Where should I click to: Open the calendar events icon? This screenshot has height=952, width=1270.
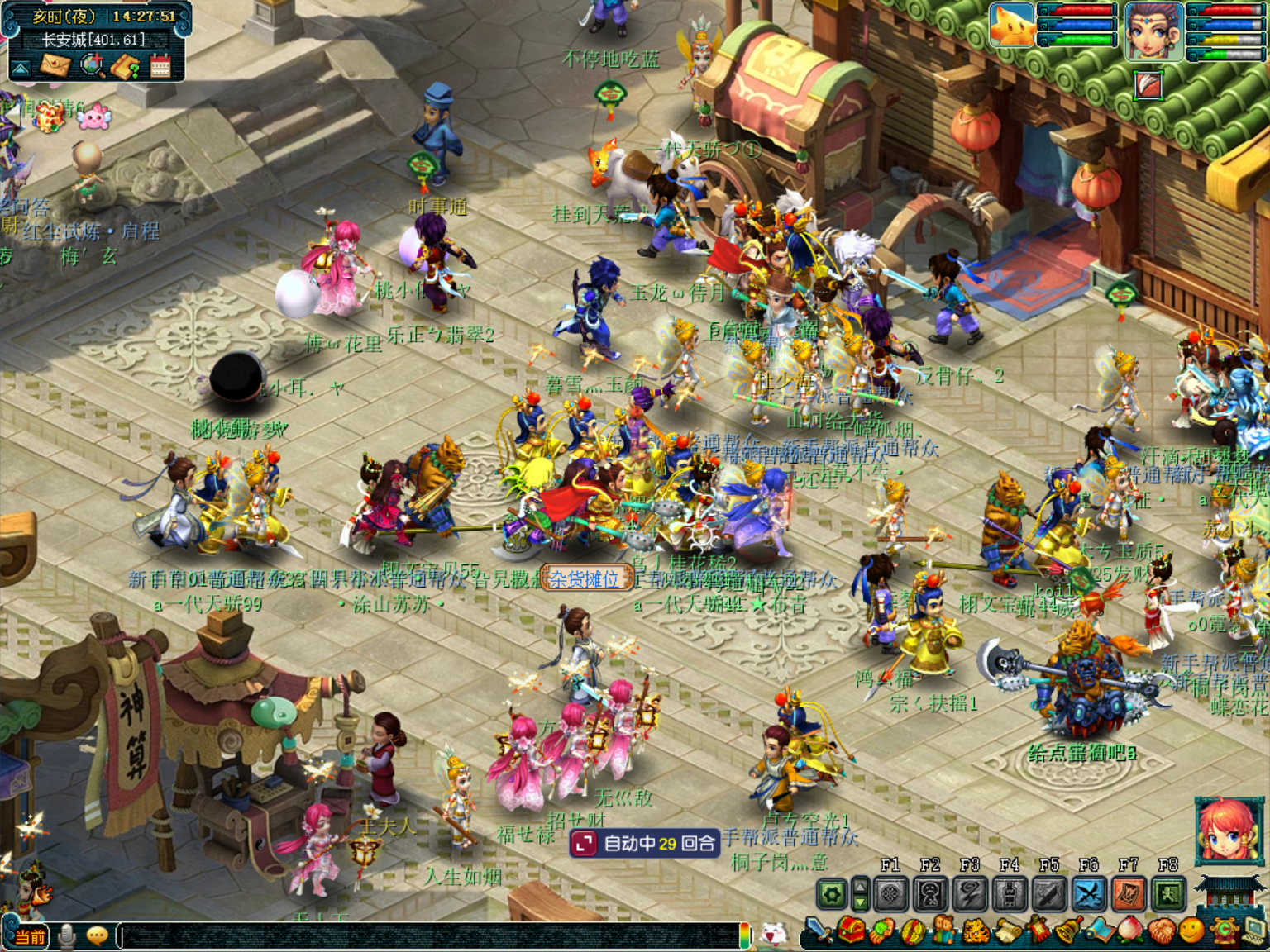pyautogui.click(x=160, y=66)
